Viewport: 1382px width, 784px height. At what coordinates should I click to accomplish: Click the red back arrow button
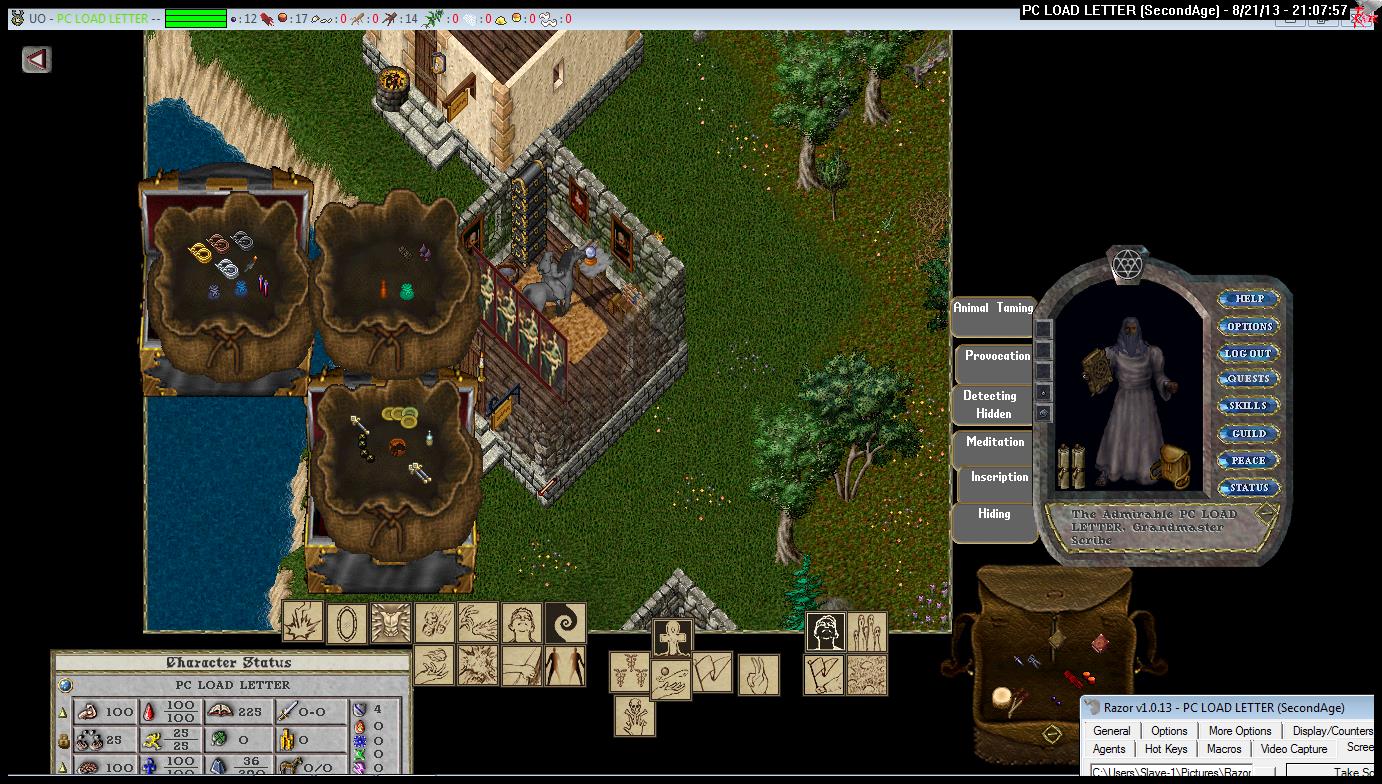click(37, 60)
